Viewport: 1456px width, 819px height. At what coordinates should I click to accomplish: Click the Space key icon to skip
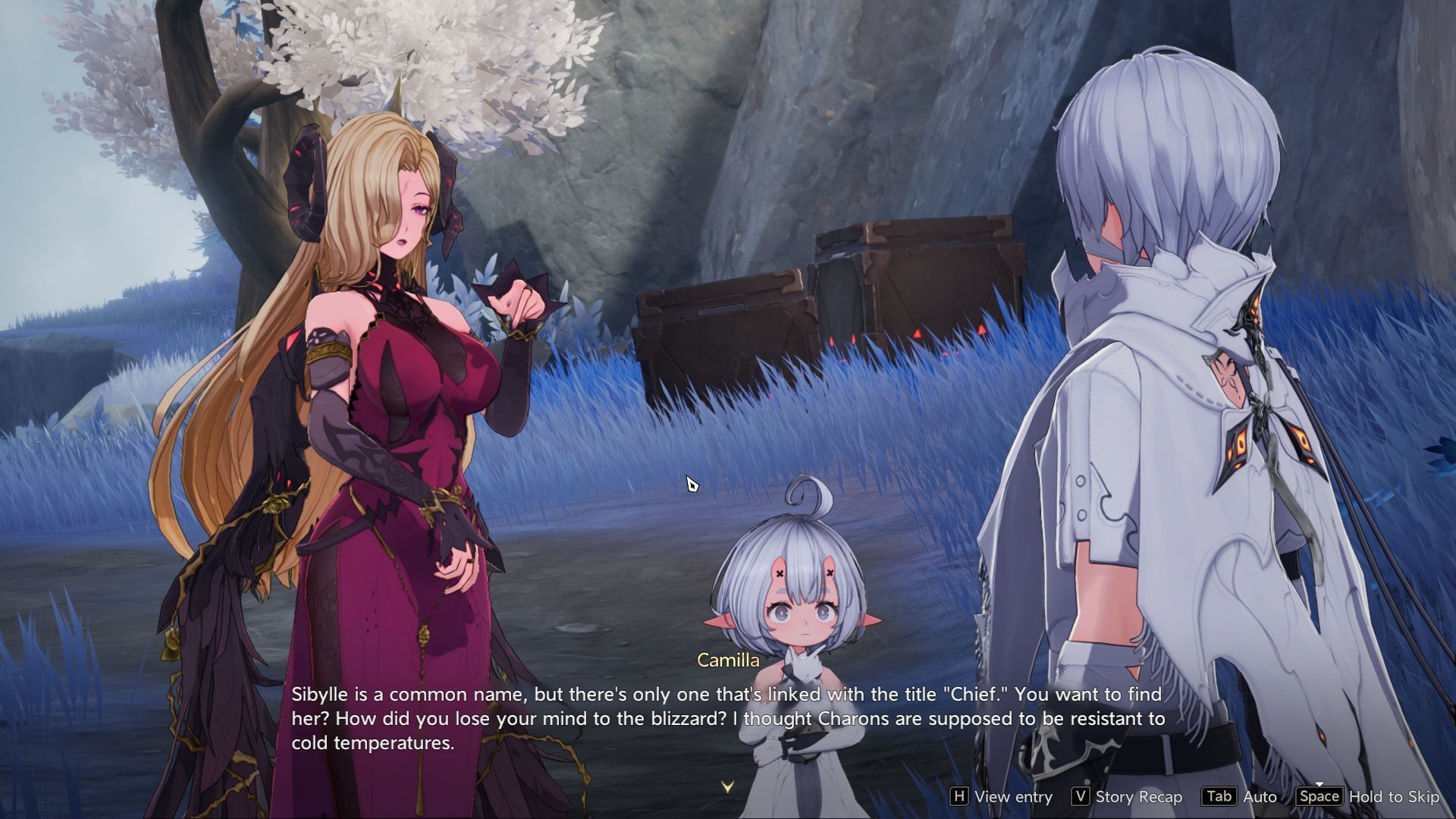(x=1319, y=797)
